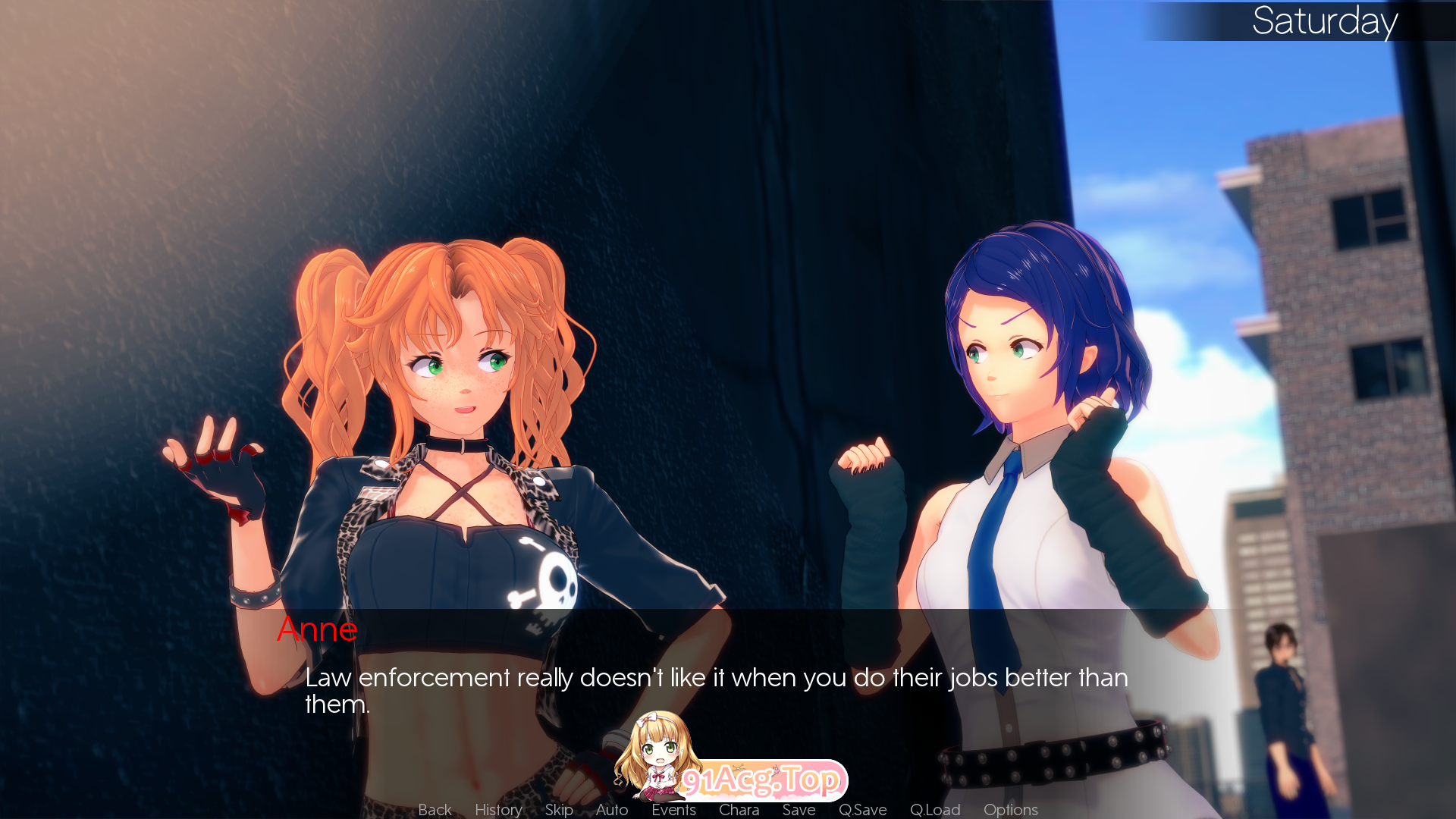1456x819 pixels.
Task: Open the Save menu
Action: click(798, 810)
